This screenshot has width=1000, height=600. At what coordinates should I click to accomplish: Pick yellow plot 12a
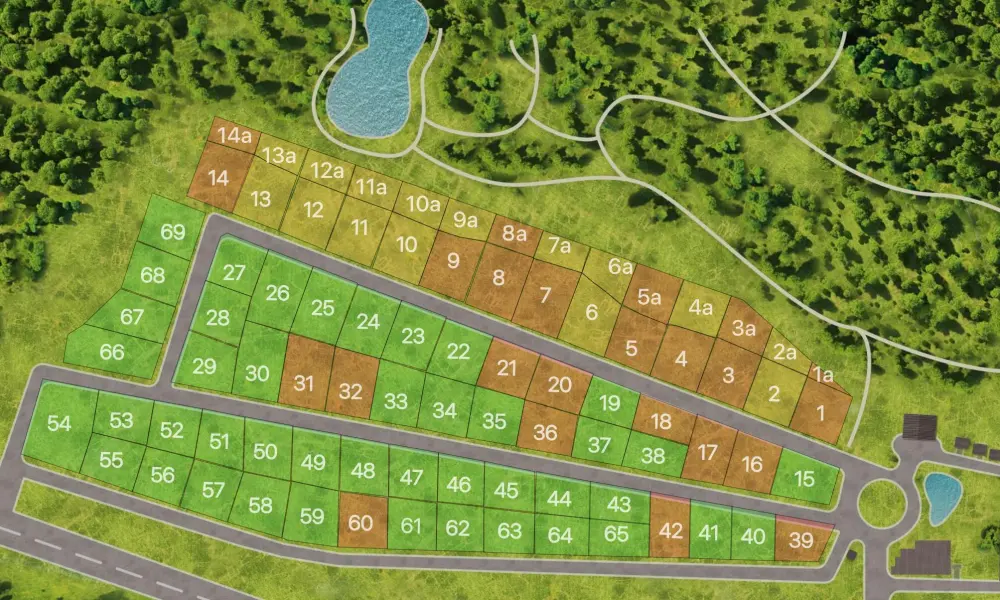pos(326,171)
